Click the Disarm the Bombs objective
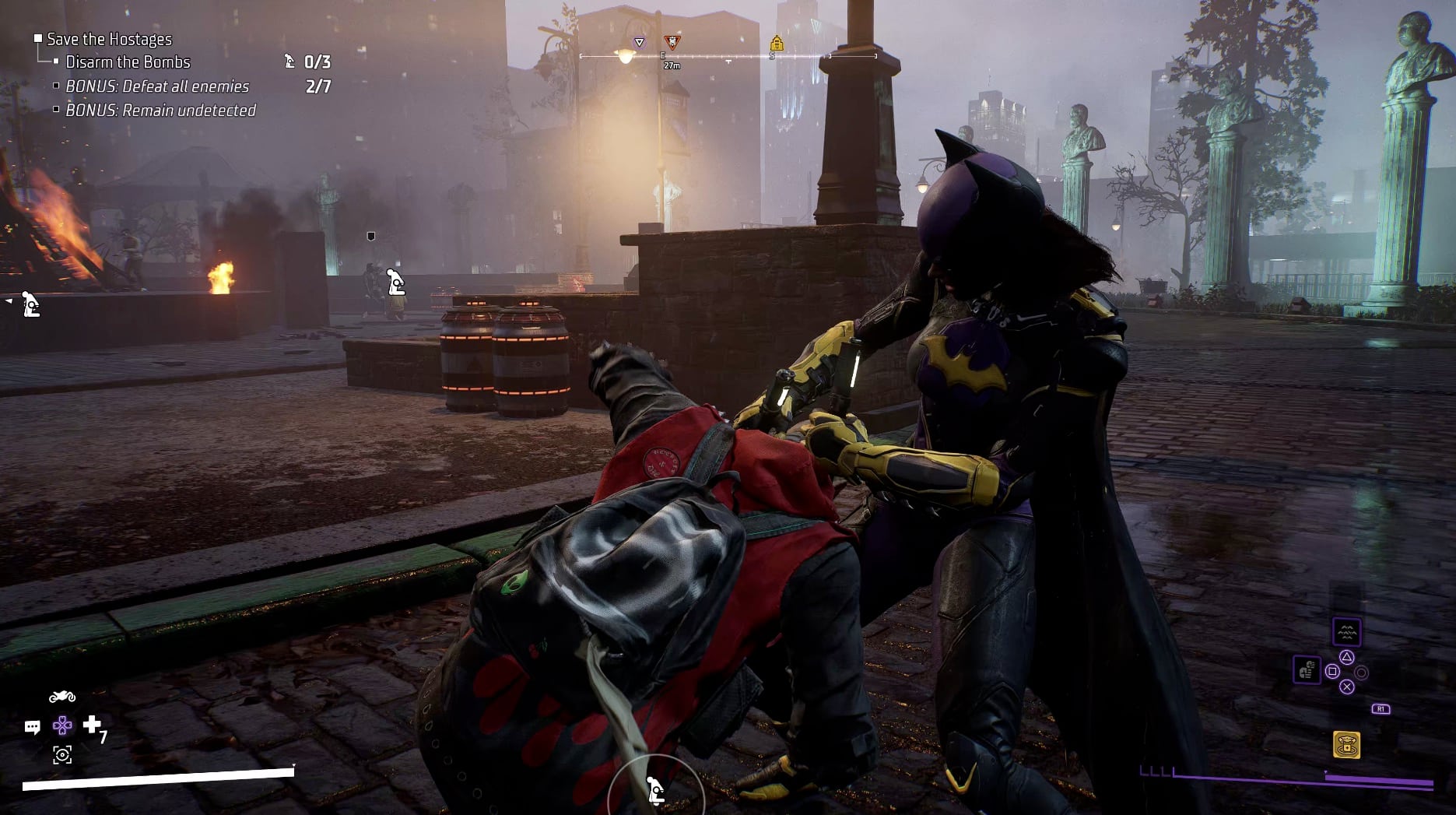The width and height of the screenshot is (1456, 815). pos(128,62)
